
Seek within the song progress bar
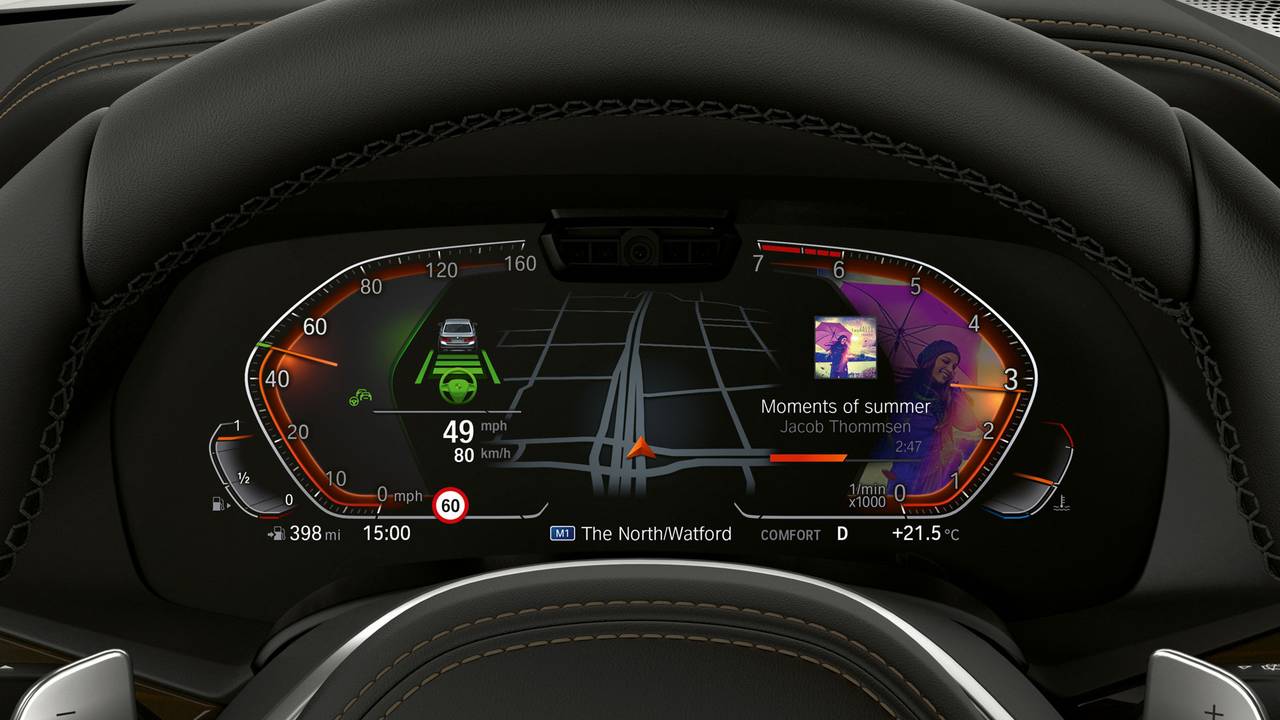click(845, 458)
